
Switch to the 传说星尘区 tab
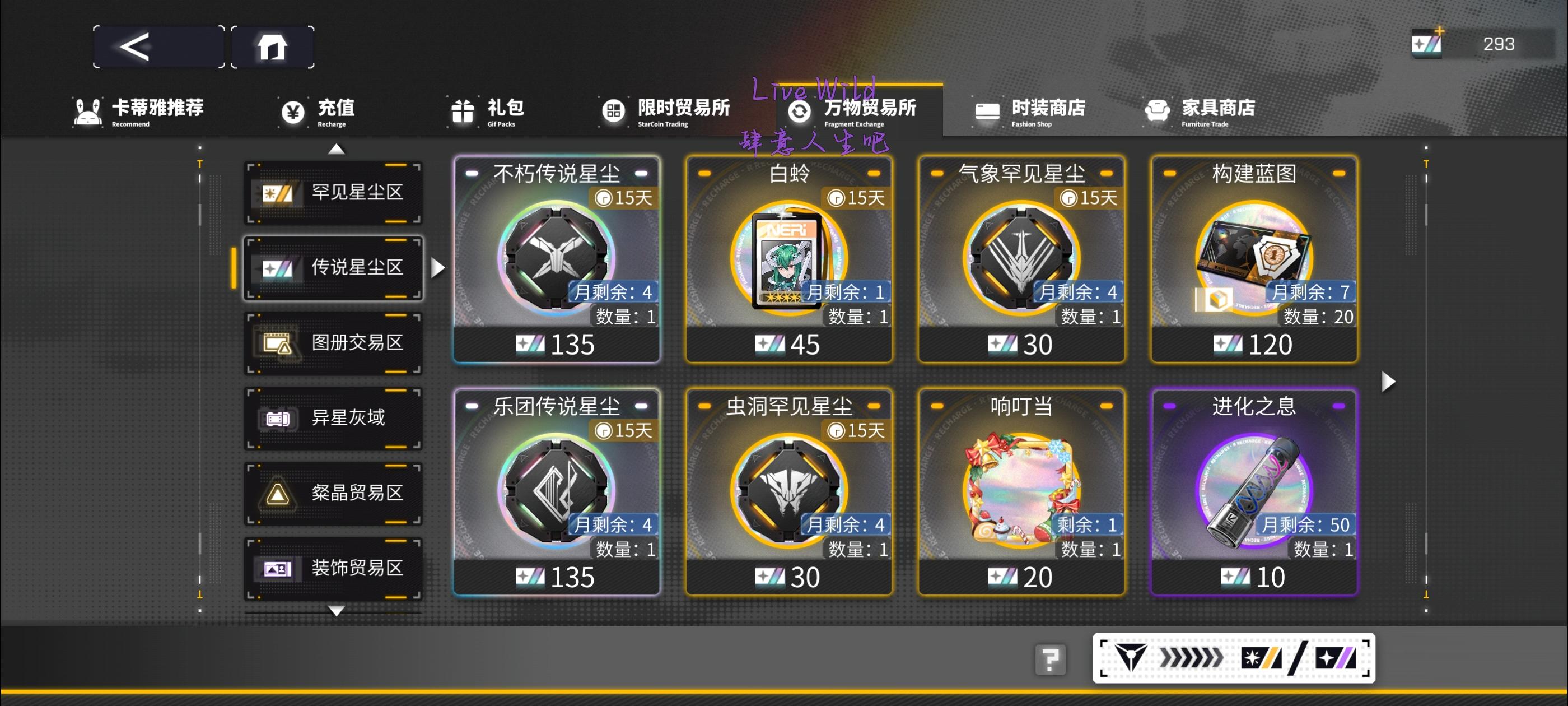pyautogui.click(x=334, y=268)
